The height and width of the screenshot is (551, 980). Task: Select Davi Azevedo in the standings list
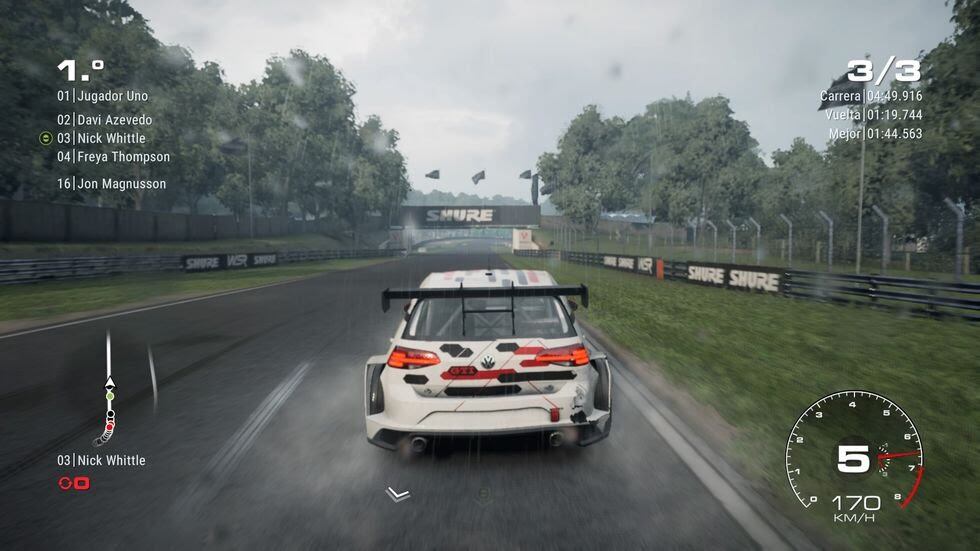104,120
